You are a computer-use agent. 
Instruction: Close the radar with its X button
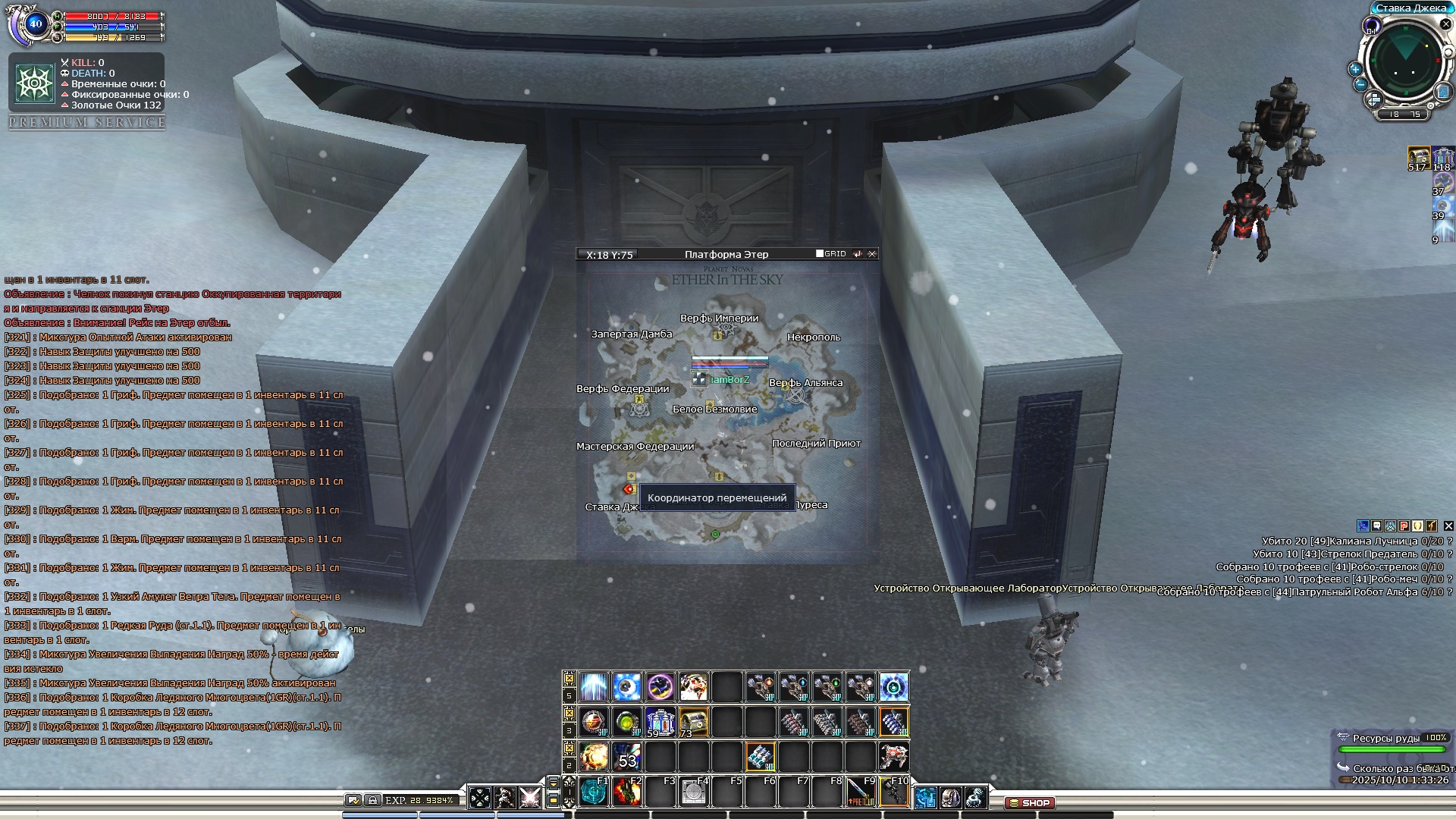tap(1445, 25)
